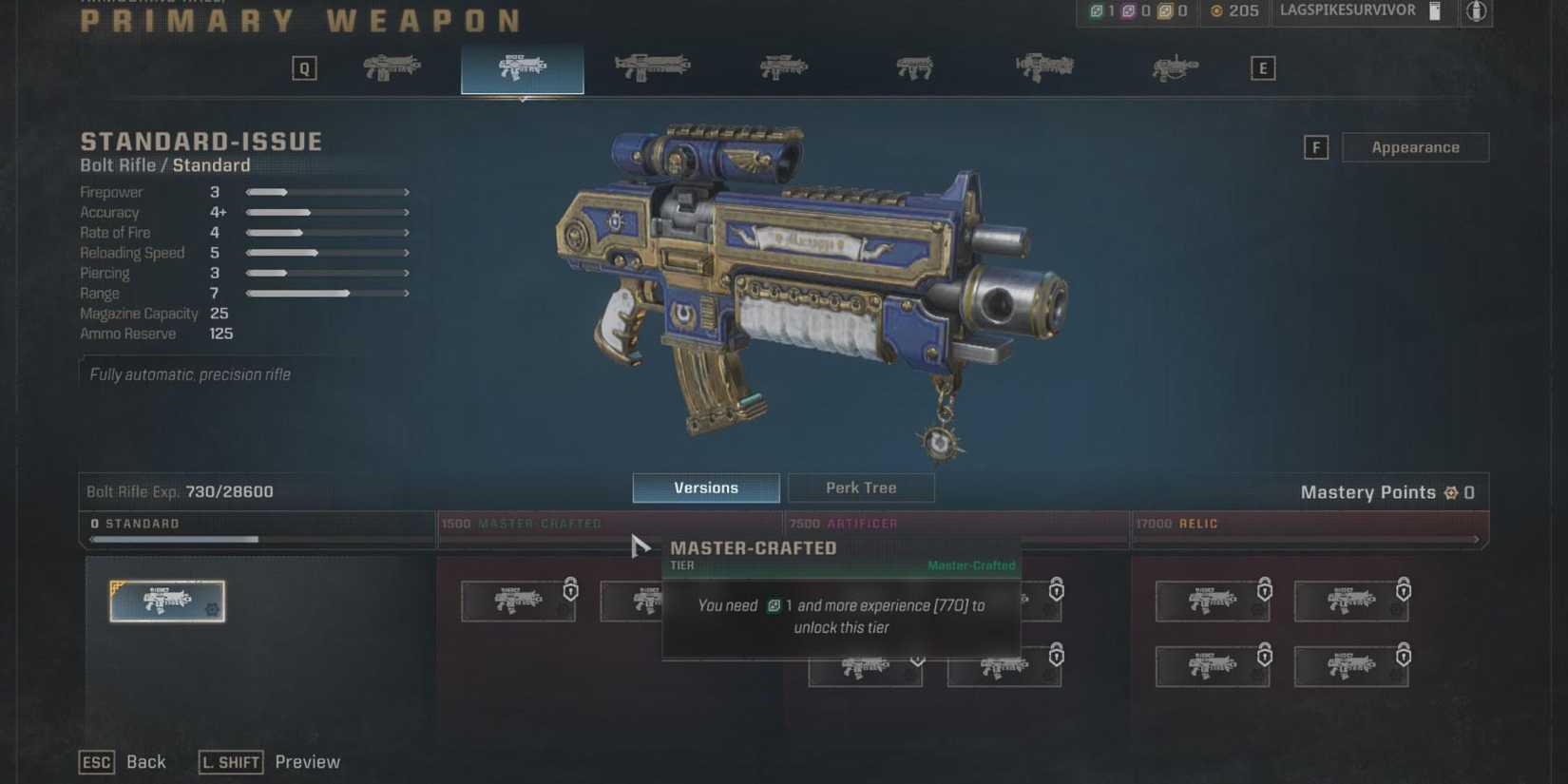Select Back at the bottom left

(x=146, y=761)
